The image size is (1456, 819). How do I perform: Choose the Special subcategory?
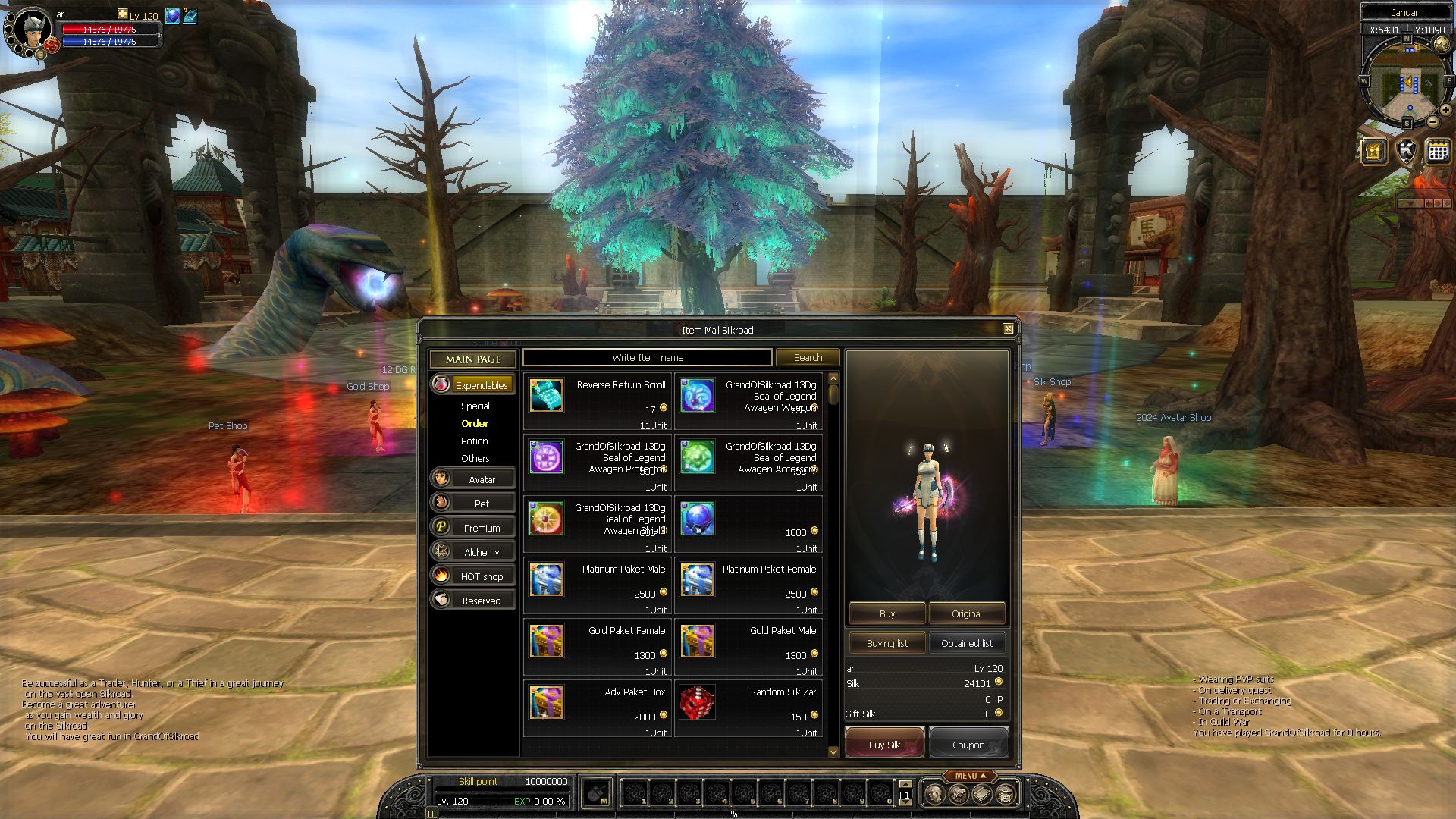tap(475, 406)
